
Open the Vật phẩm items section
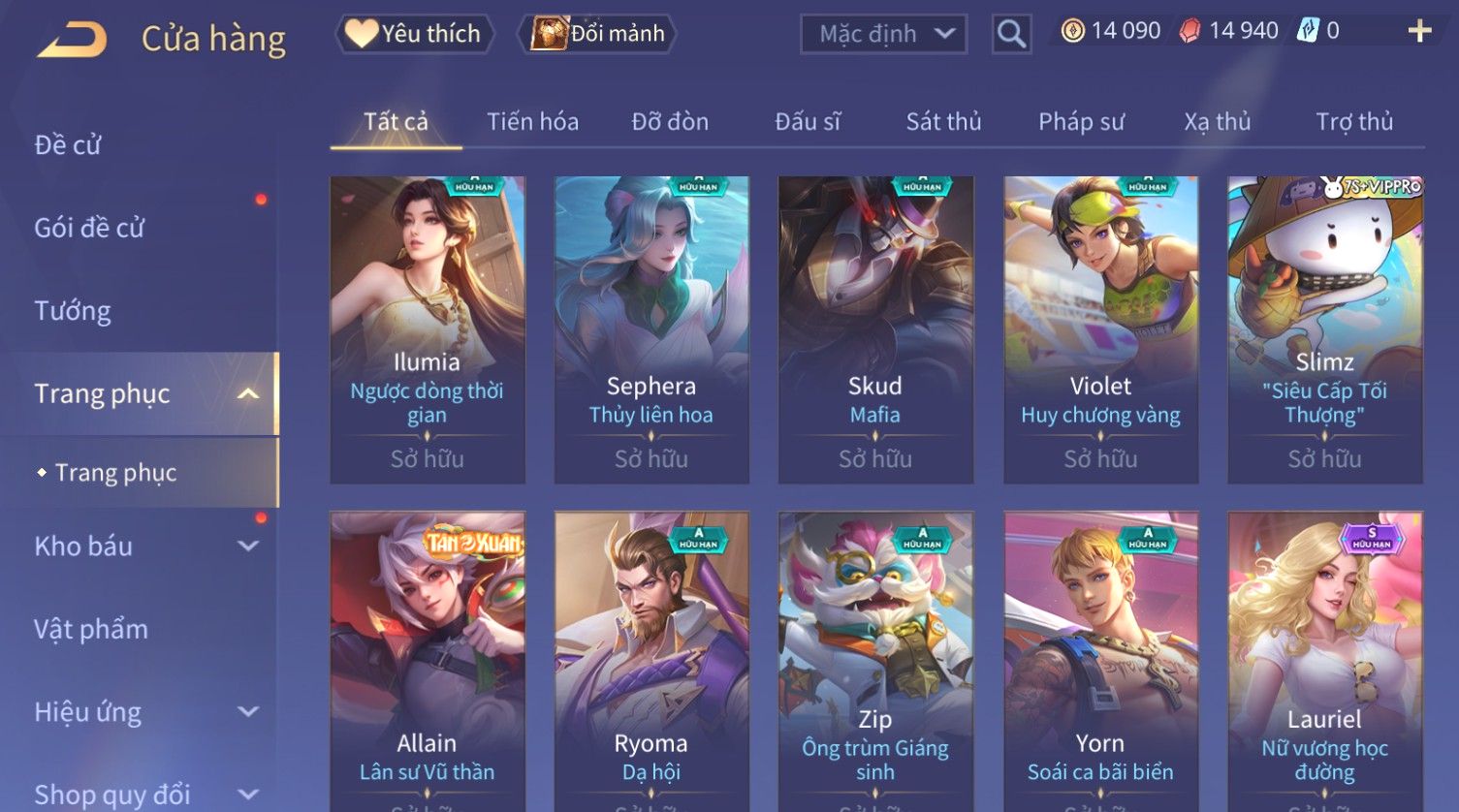pos(91,630)
